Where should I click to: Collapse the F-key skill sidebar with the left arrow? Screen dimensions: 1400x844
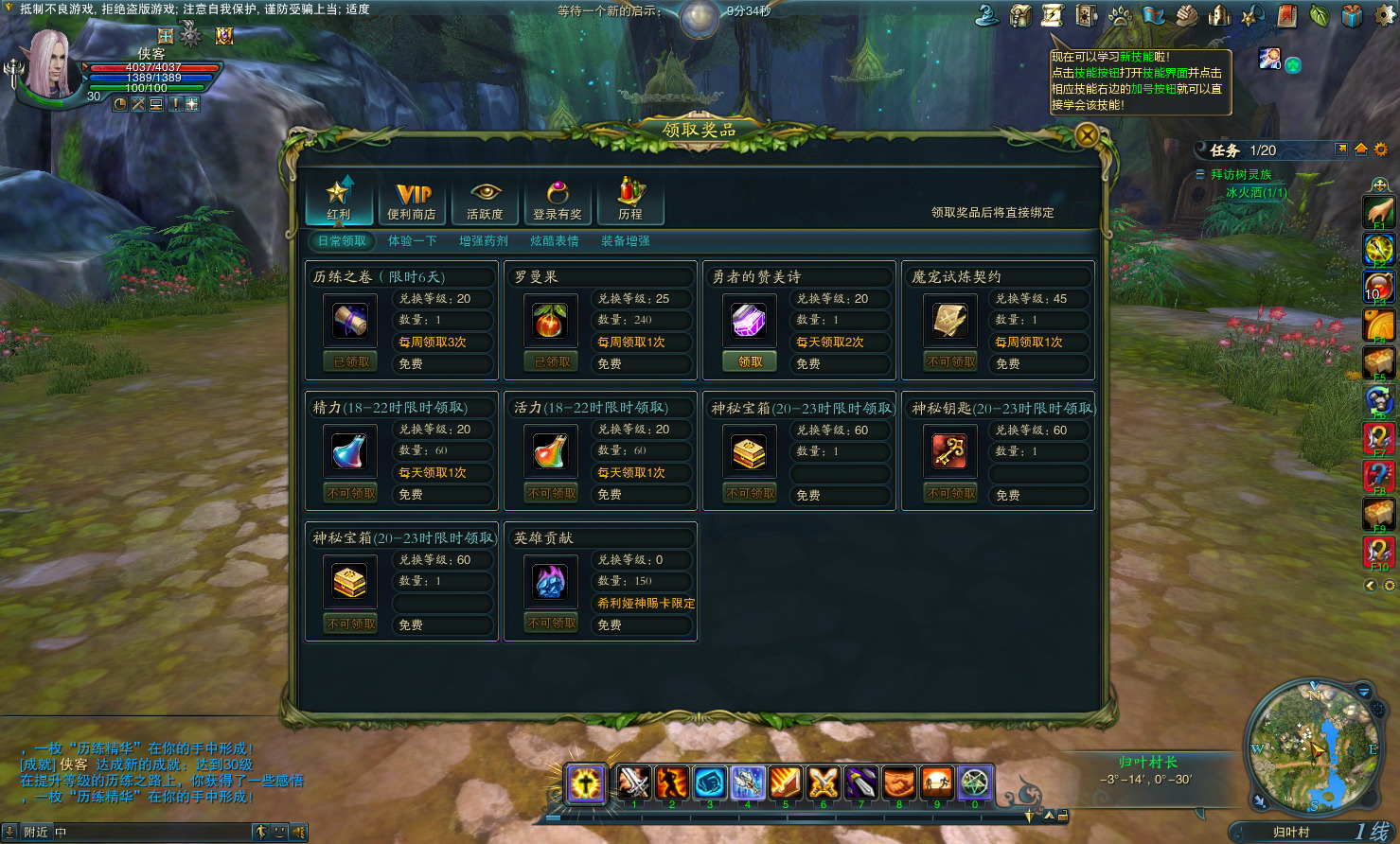click(1371, 585)
